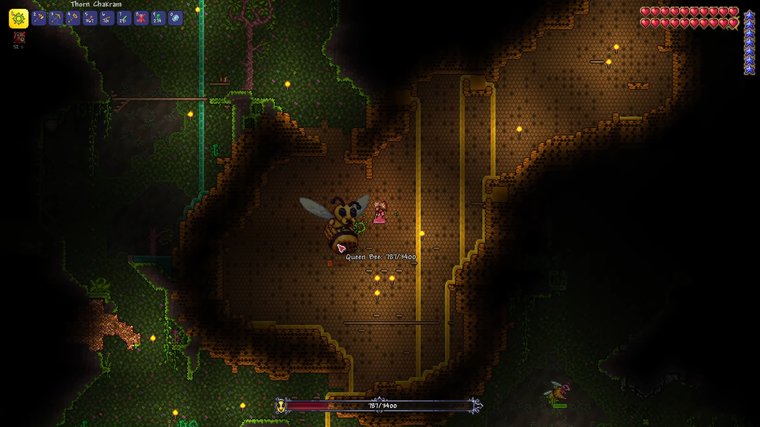This screenshot has width=760, height=427.
Task: Select the blue magic mirror hotbar slot
Action: coord(175,18)
